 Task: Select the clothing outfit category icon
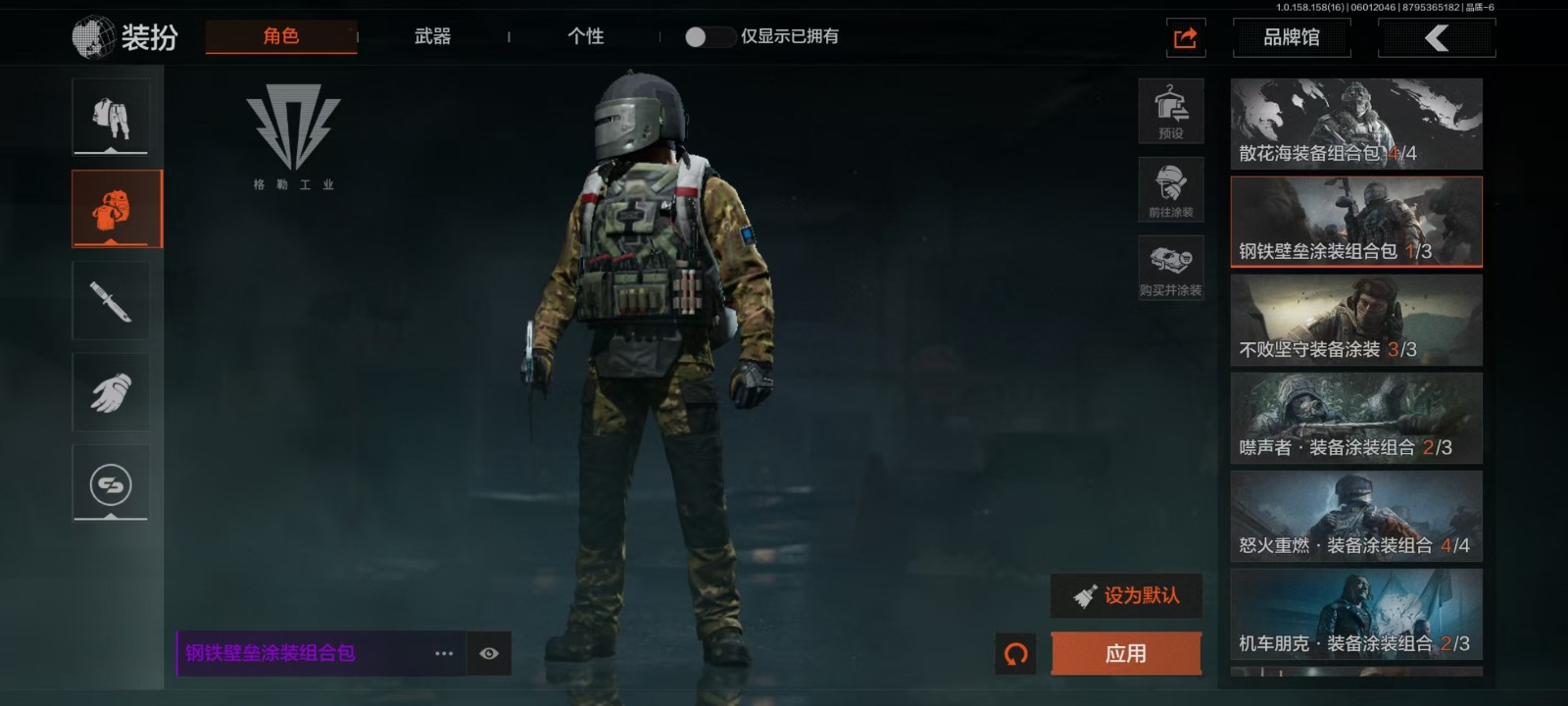pyautogui.click(x=111, y=118)
